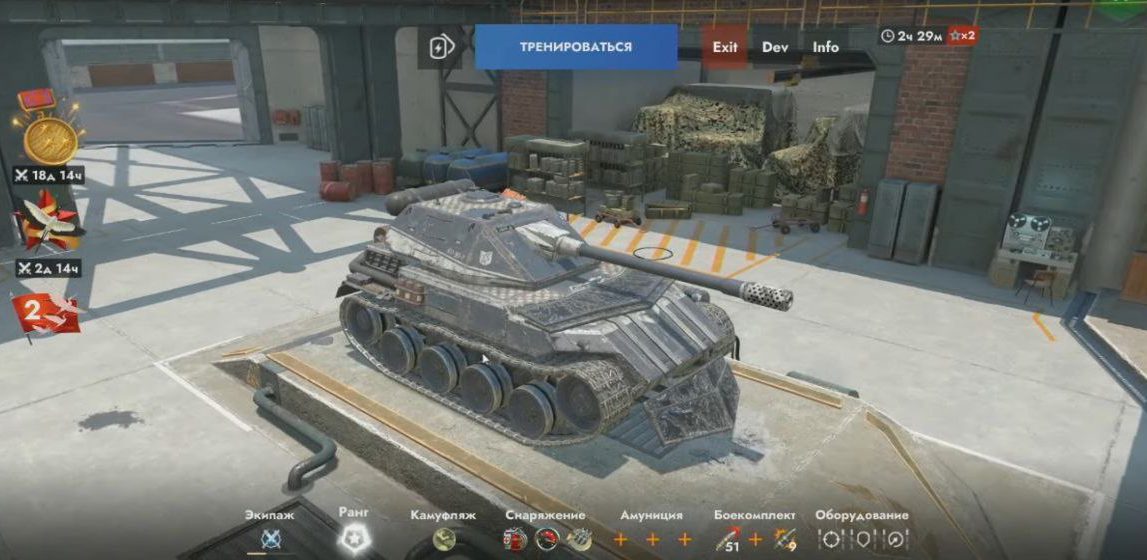Click the lightning card icon beside ТРЕНИРОВАТЬСЯ
The width and height of the screenshot is (1147, 560).
(x=441, y=47)
